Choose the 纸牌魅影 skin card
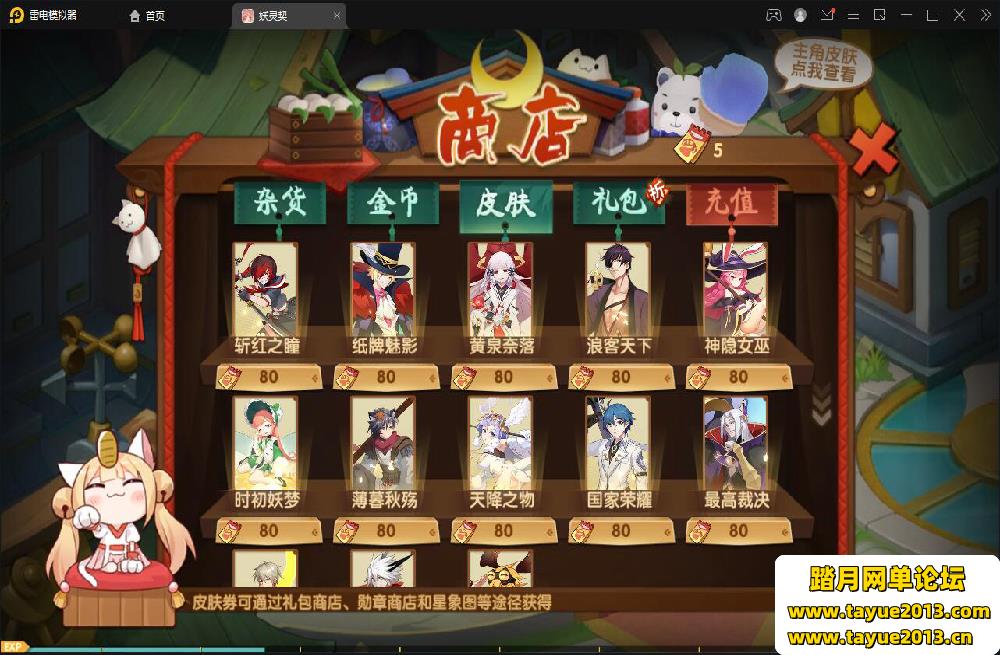Screen dimensions: 1000x655 [x=383, y=290]
